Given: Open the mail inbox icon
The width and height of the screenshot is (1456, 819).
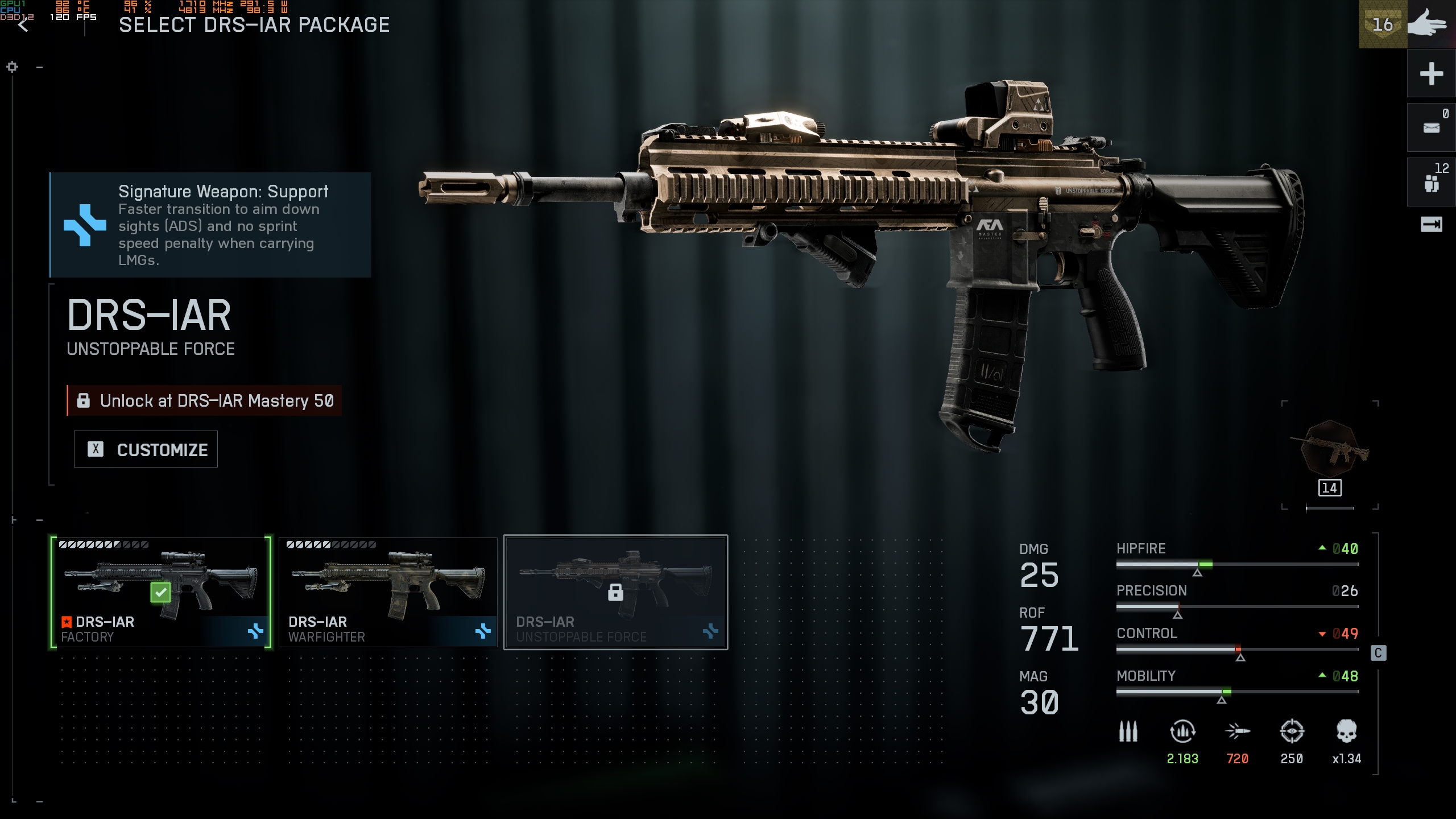Looking at the screenshot, I should pos(1431,128).
